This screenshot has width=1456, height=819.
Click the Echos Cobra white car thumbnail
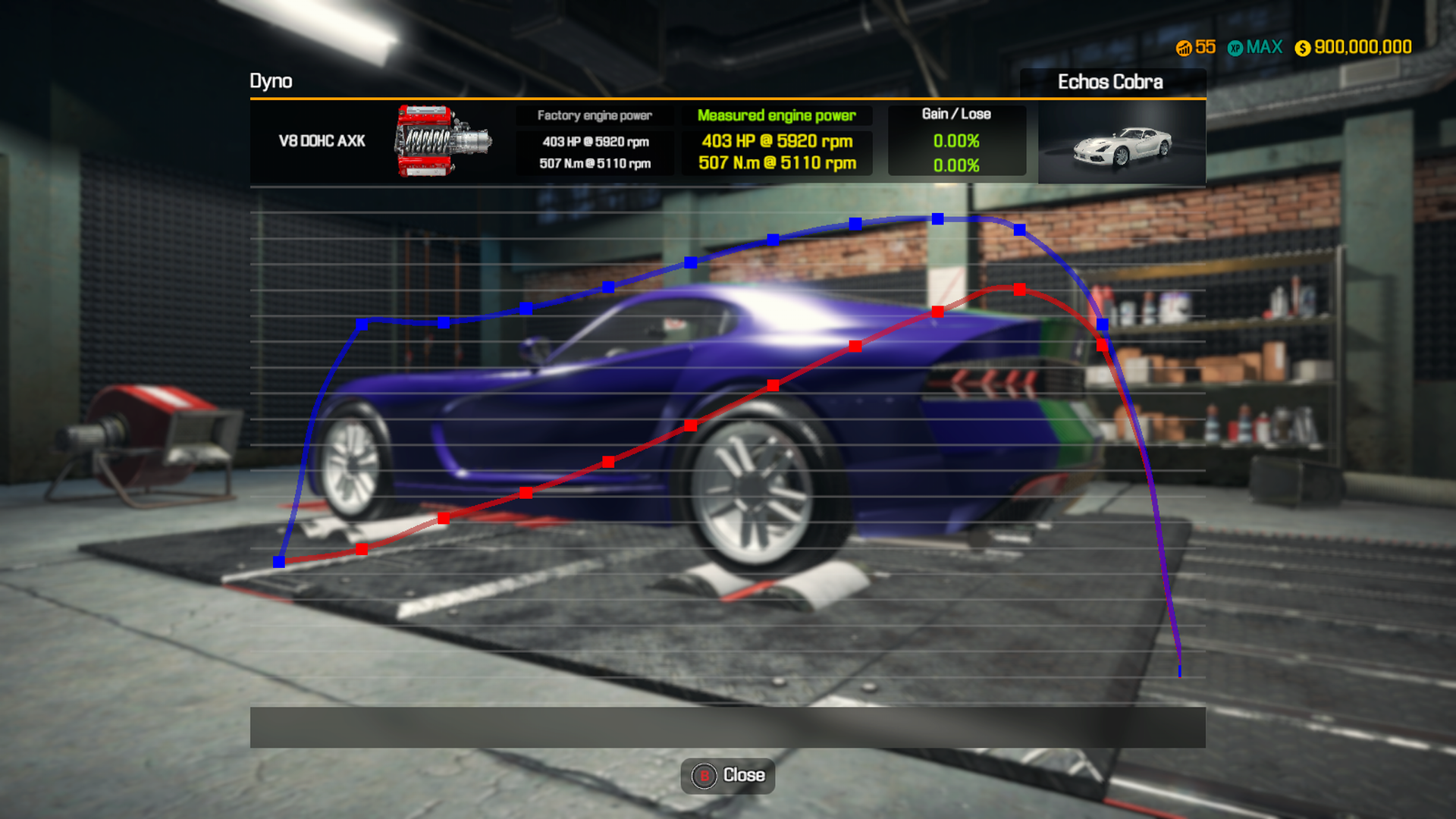tap(1121, 146)
